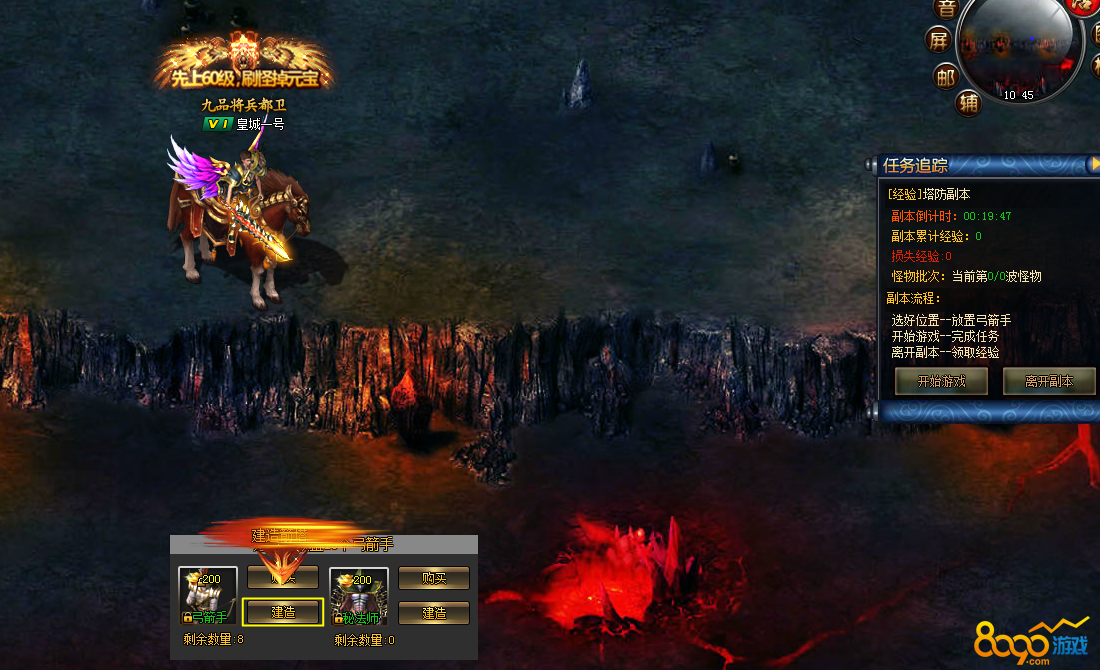The width and height of the screenshot is (1100, 670).
Task: Buy a 秘法师 mage with 购买
Action: [x=434, y=577]
